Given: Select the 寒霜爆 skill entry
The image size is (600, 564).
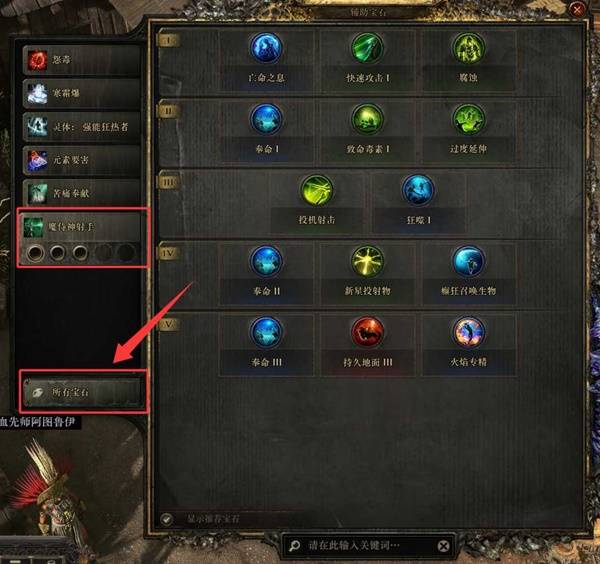Looking at the screenshot, I should click(x=82, y=93).
